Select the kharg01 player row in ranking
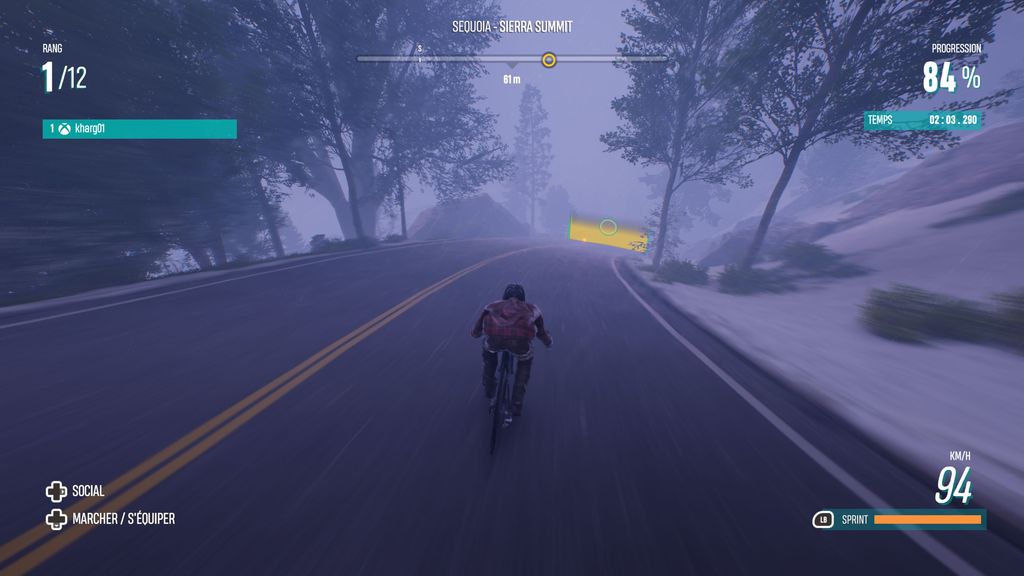 [139, 129]
